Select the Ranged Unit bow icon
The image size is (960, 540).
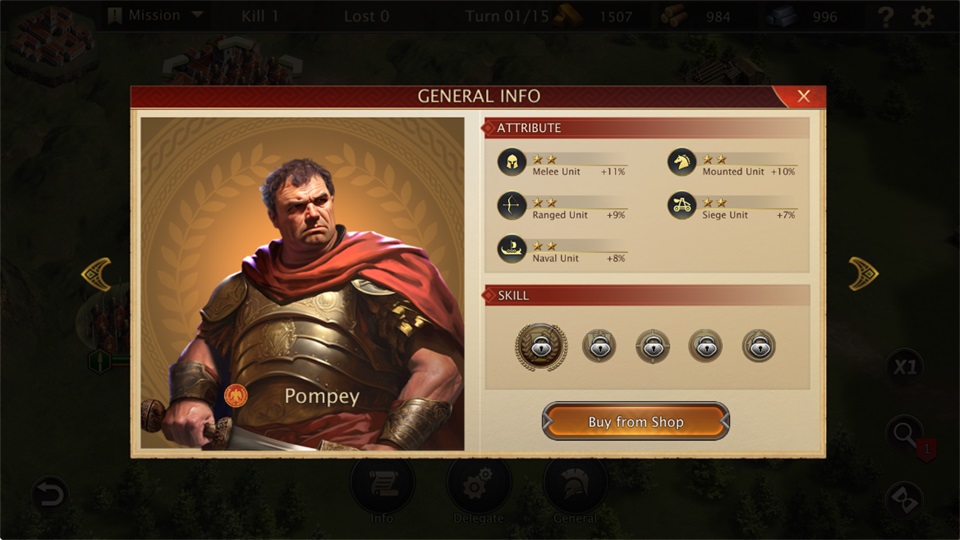pos(512,206)
